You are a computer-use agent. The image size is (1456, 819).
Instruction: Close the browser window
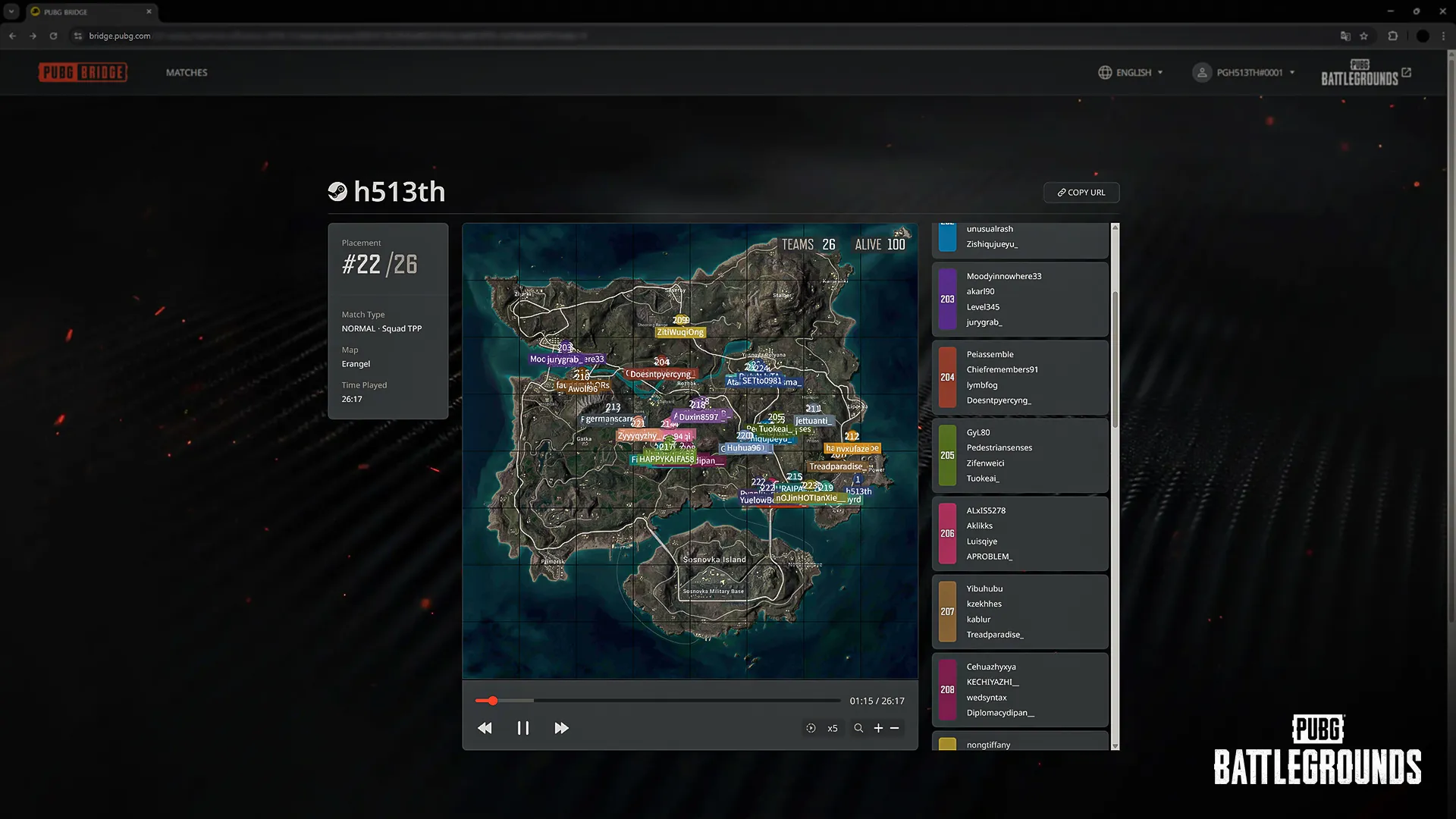pyautogui.click(x=1442, y=11)
